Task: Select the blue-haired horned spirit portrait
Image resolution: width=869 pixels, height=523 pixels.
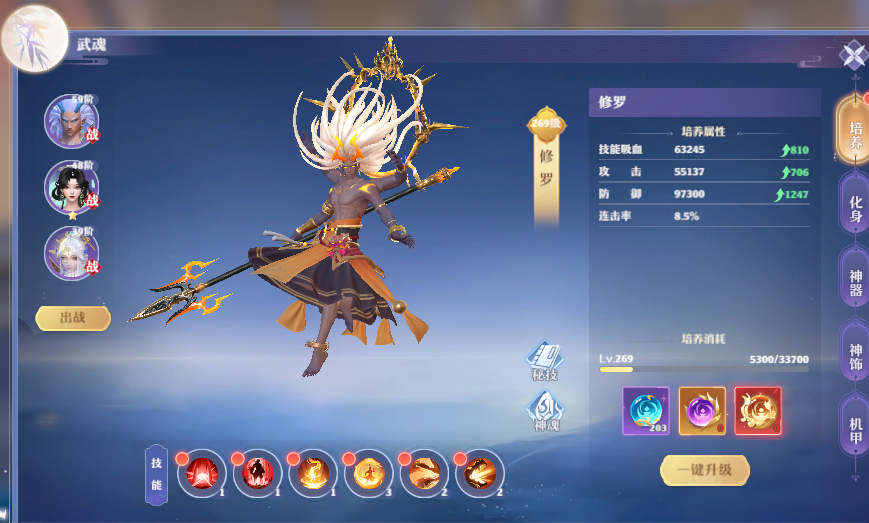Action: (x=71, y=121)
